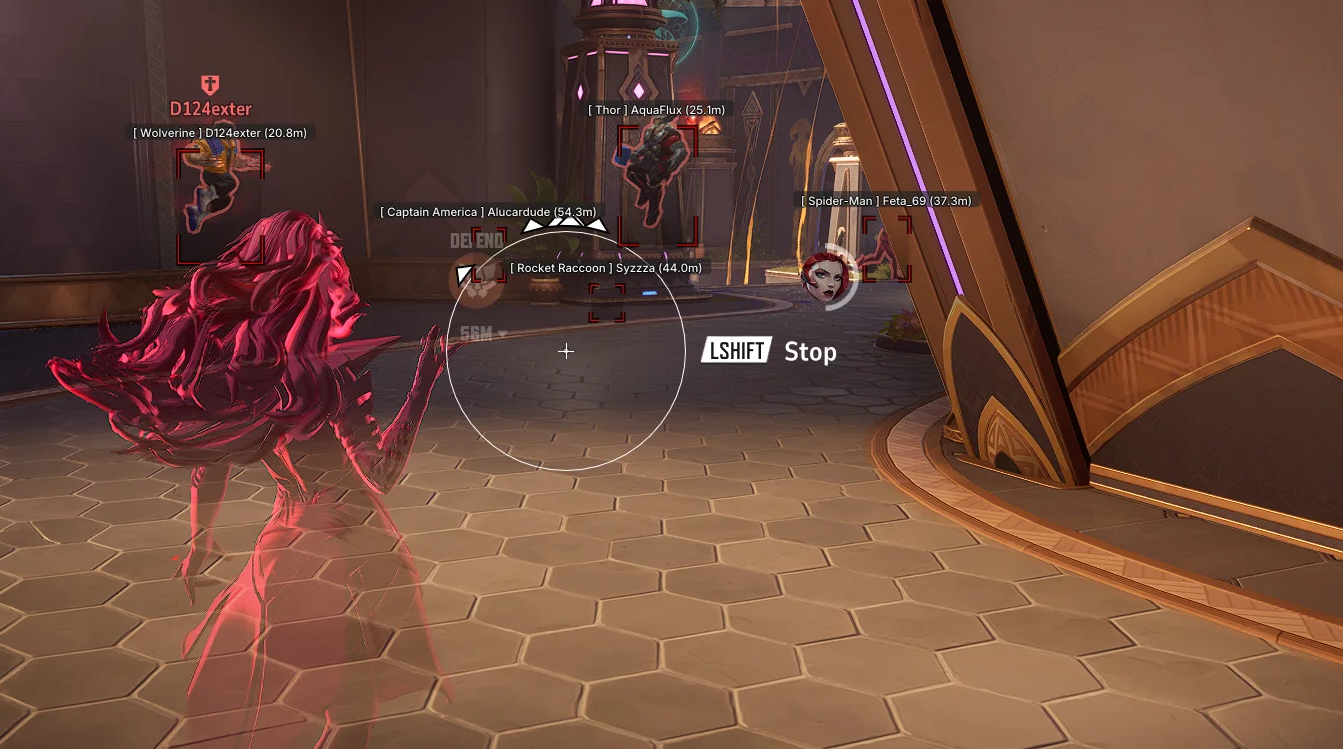This screenshot has width=1343, height=749.
Task: Expand the cluster of arrows above the objective
Action: pyautogui.click(x=565, y=228)
